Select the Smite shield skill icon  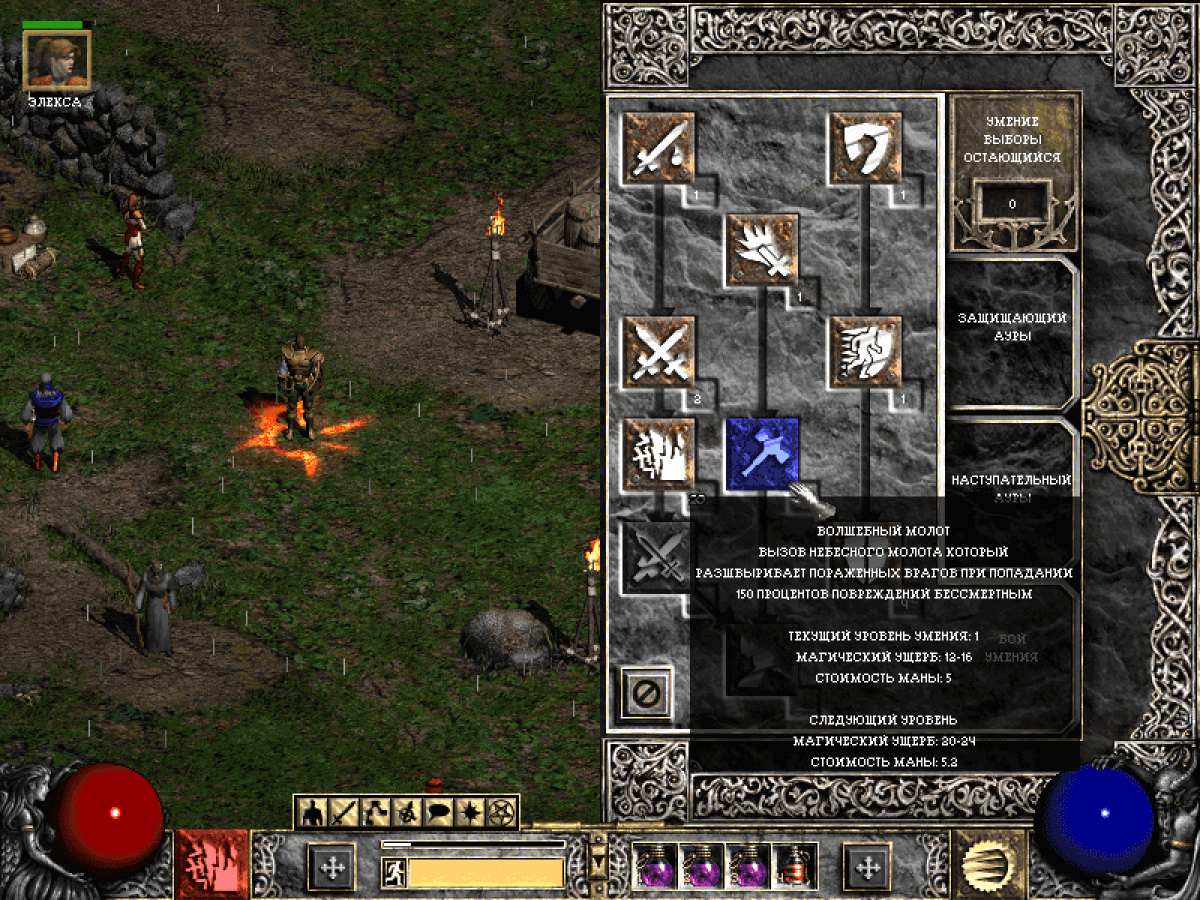(866, 148)
